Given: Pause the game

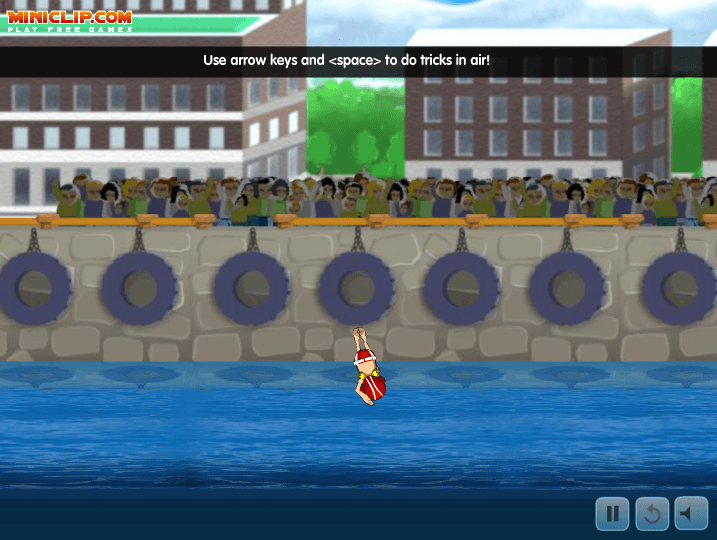Looking at the screenshot, I should click(612, 514).
